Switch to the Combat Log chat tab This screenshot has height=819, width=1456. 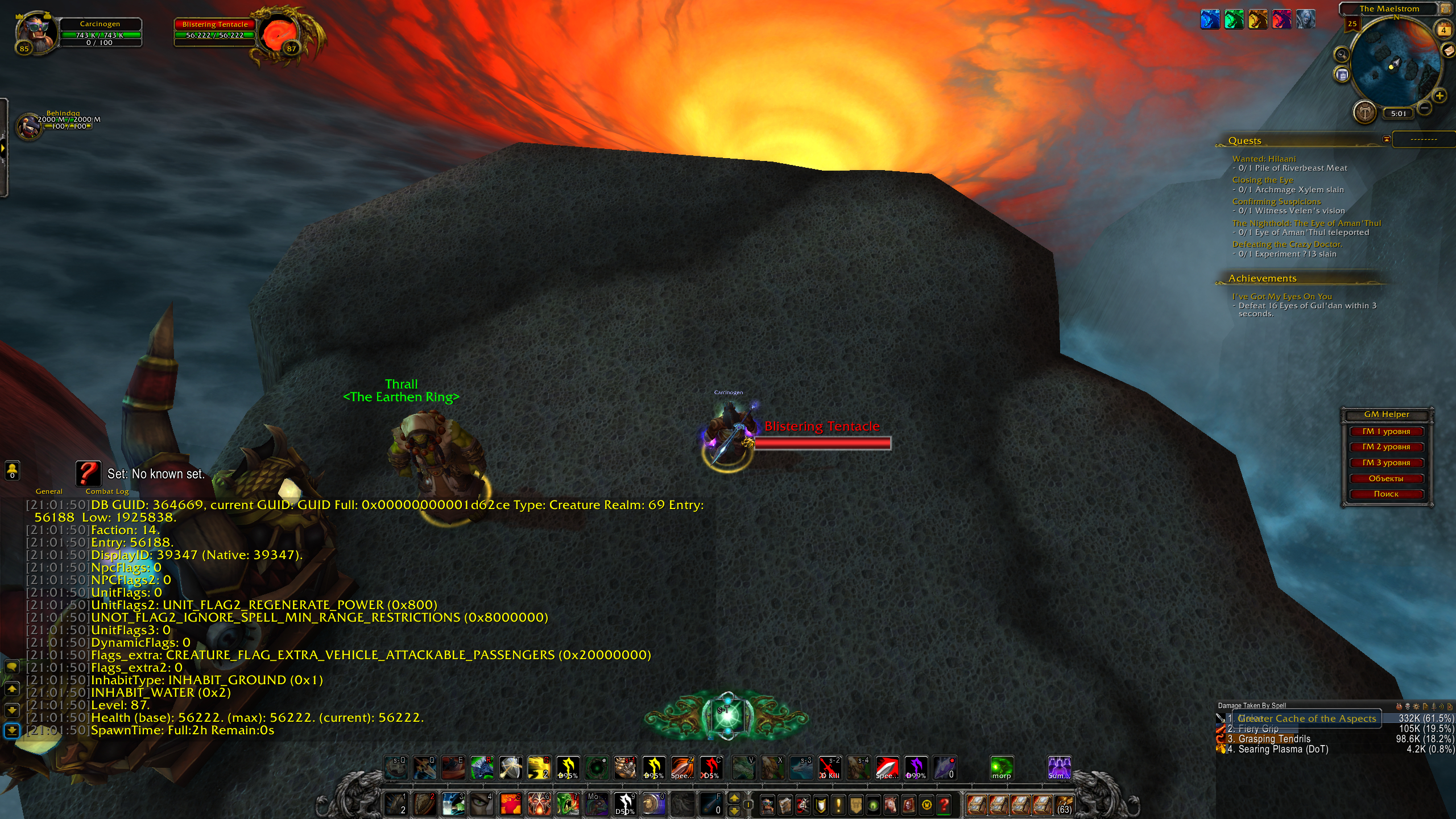(x=107, y=491)
